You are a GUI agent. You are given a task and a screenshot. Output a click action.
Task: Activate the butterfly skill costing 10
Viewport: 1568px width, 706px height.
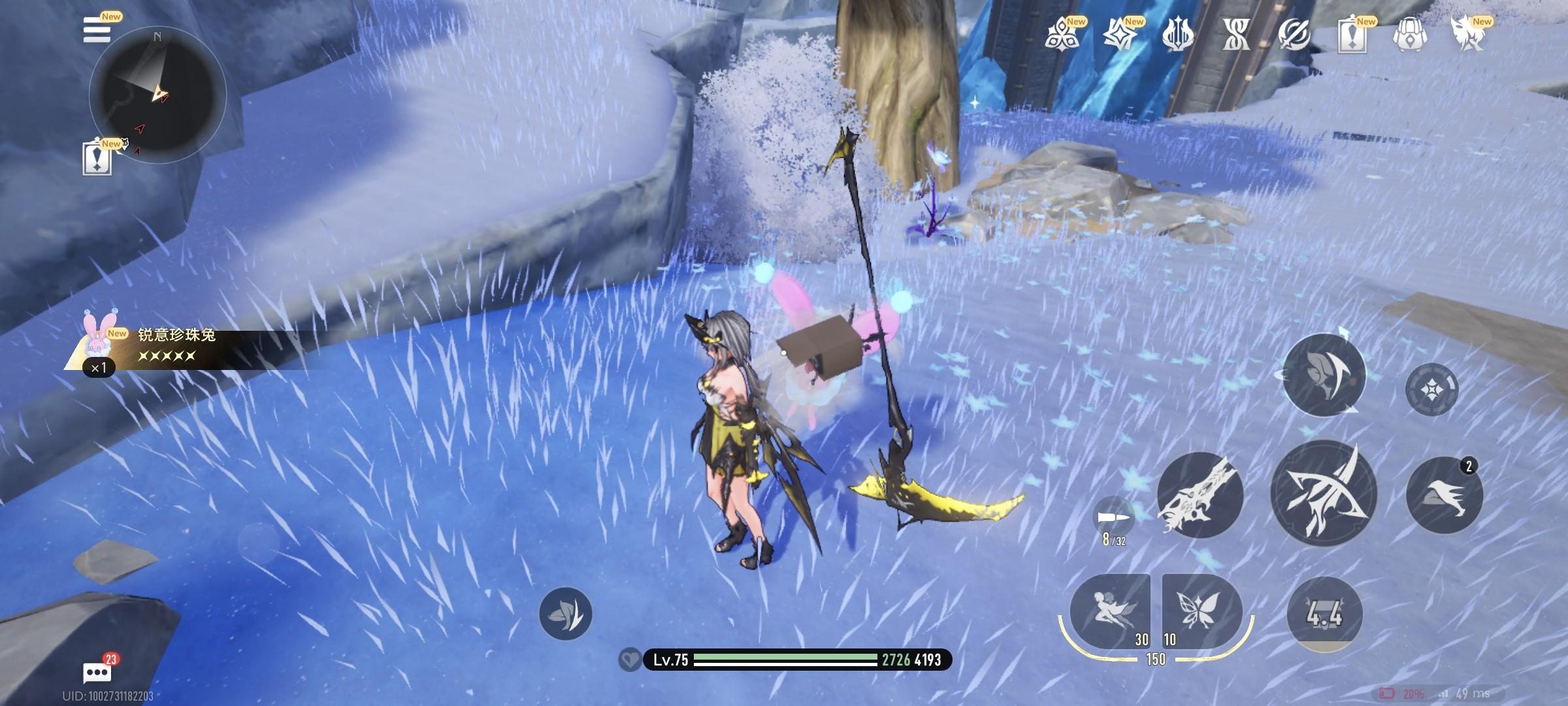[x=1201, y=611]
